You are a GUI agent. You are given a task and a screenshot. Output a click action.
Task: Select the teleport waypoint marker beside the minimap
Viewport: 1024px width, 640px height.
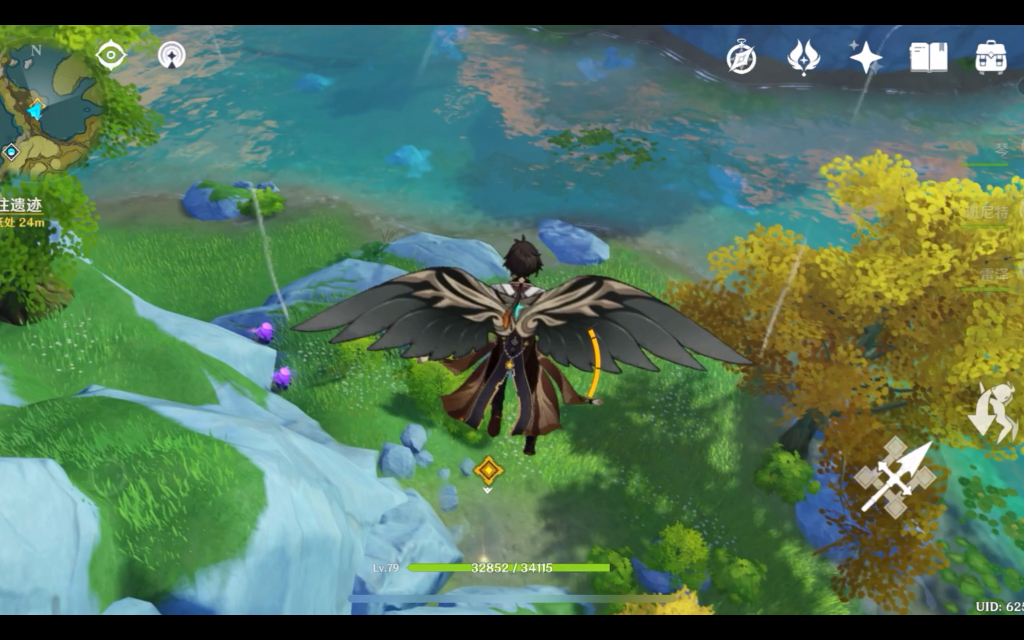[11, 152]
